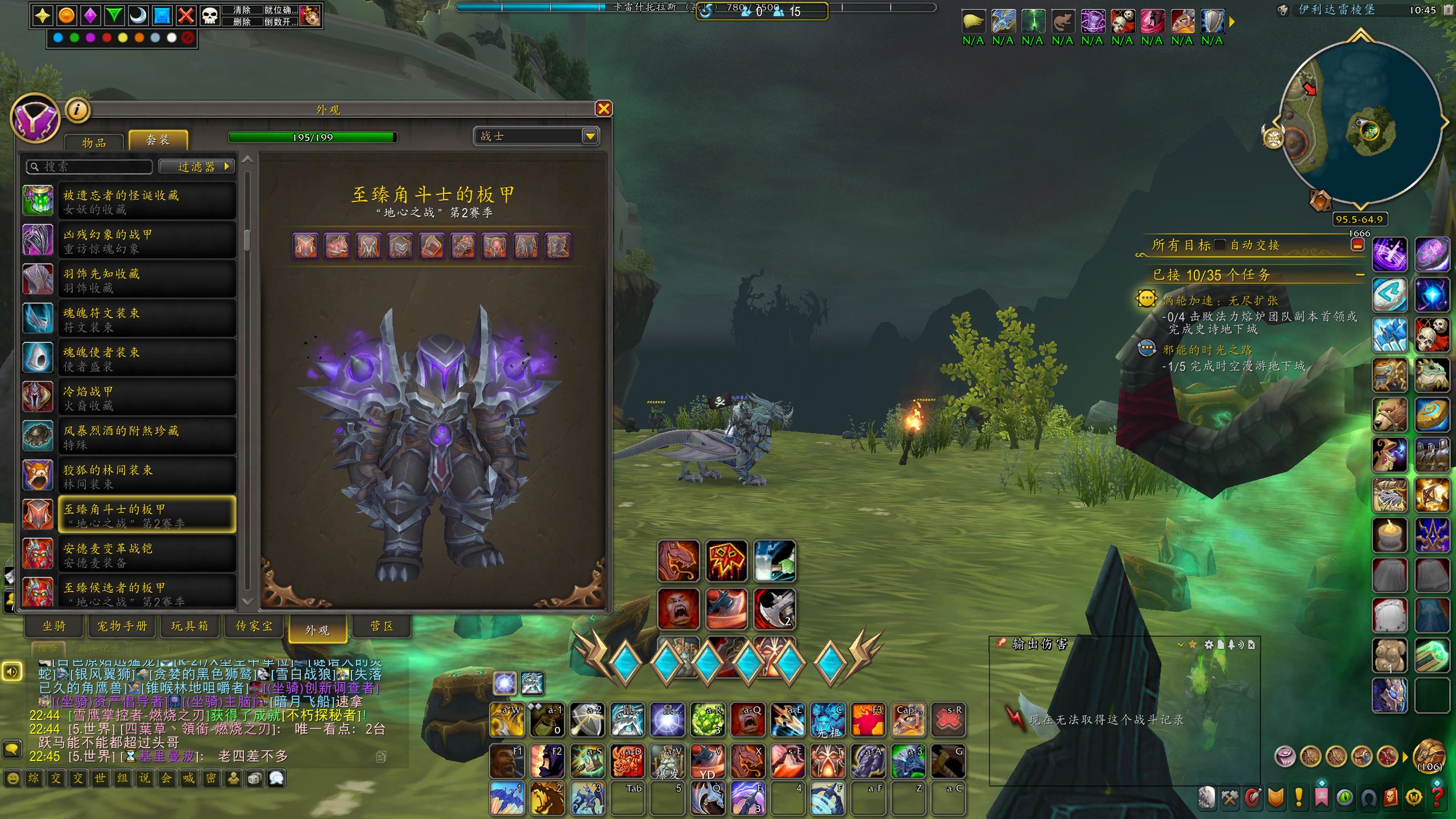Choose the 凶残幻象的战甲 set row
Screen dimensions: 1456x819
pyautogui.click(x=147, y=241)
